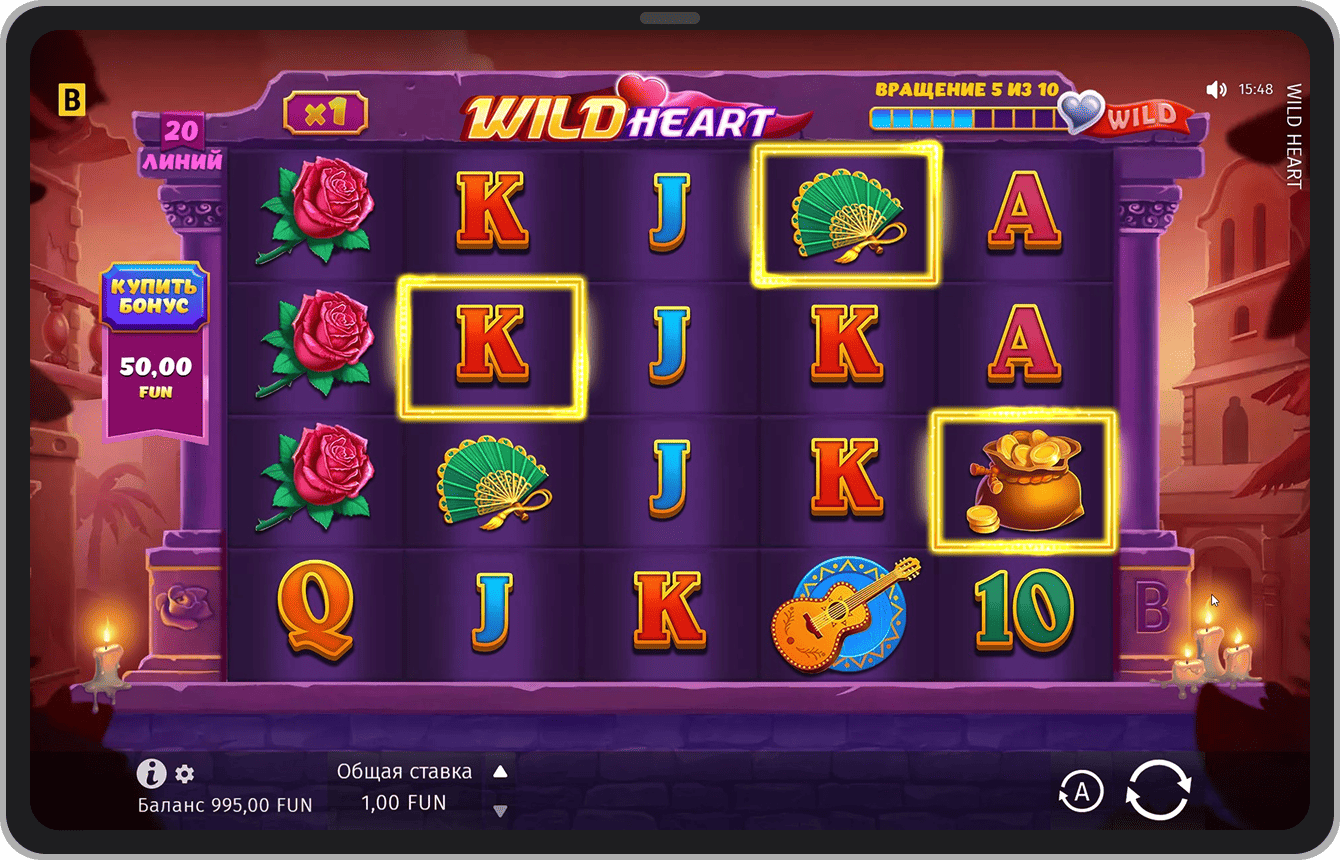This screenshot has width=1340, height=860.
Task: Click the yellow B logo icon
Action: [72, 100]
